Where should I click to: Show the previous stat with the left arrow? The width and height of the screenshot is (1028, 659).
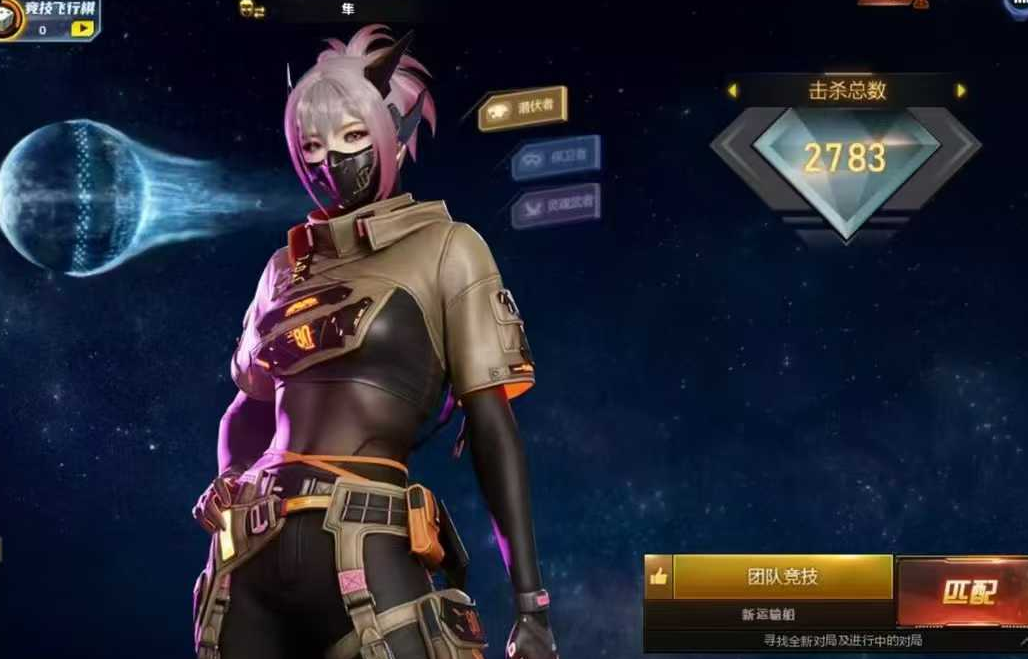[732, 91]
